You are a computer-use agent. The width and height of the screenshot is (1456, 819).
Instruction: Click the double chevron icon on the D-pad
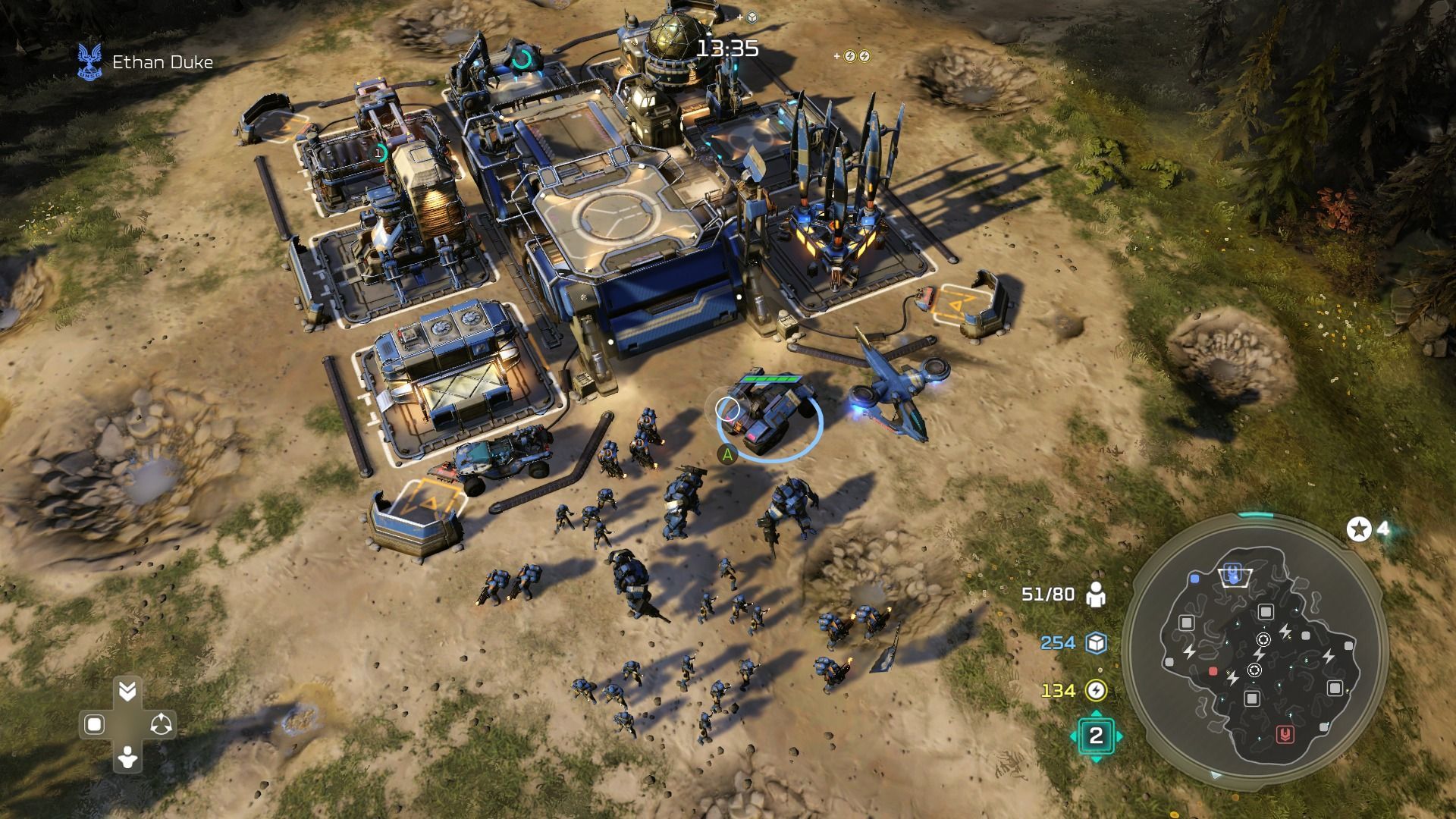(127, 691)
